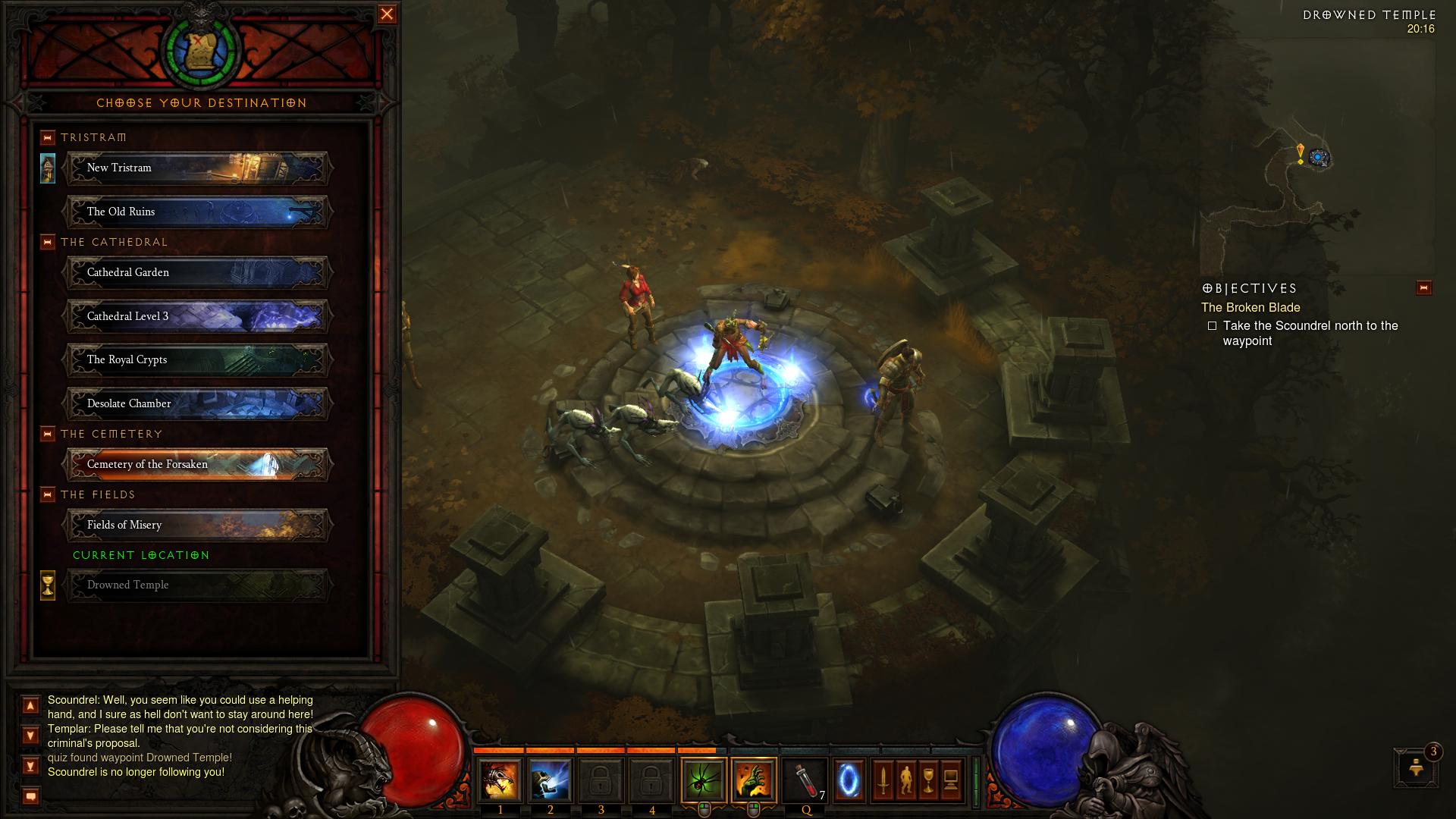1456x819 pixels.
Task: Collapse the Tristram waypoint section
Action: click(x=48, y=137)
